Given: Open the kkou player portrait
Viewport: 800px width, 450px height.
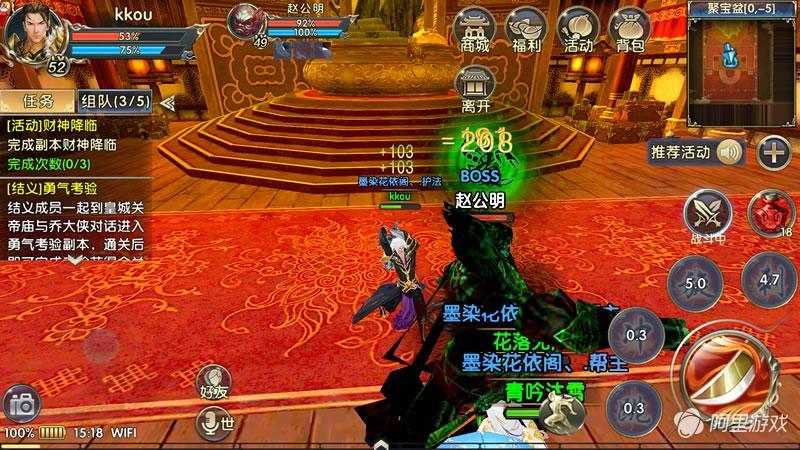Looking at the screenshot, I should pyautogui.click(x=32, y=34).
